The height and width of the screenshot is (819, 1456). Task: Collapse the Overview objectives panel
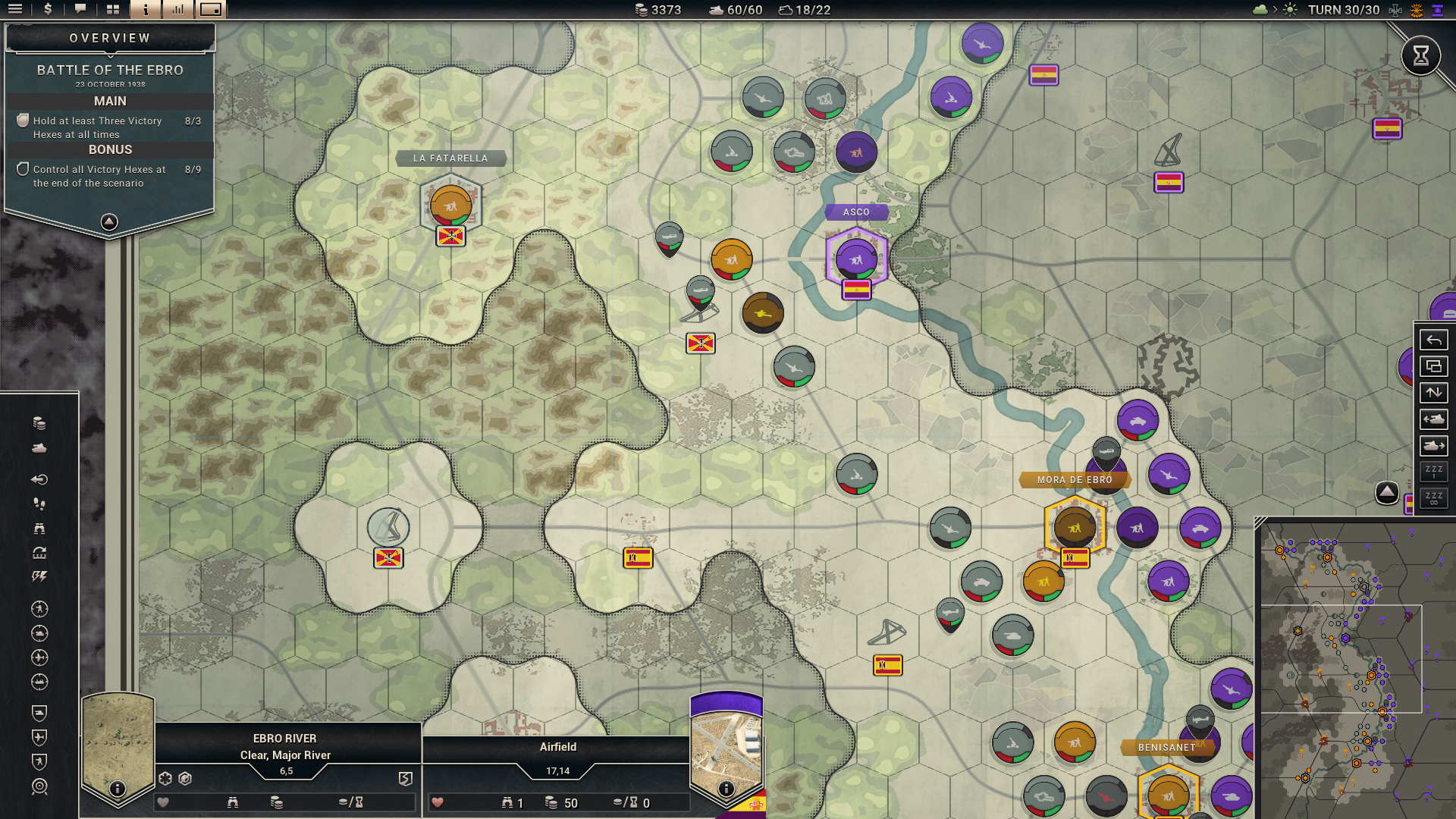click(109, 221)
